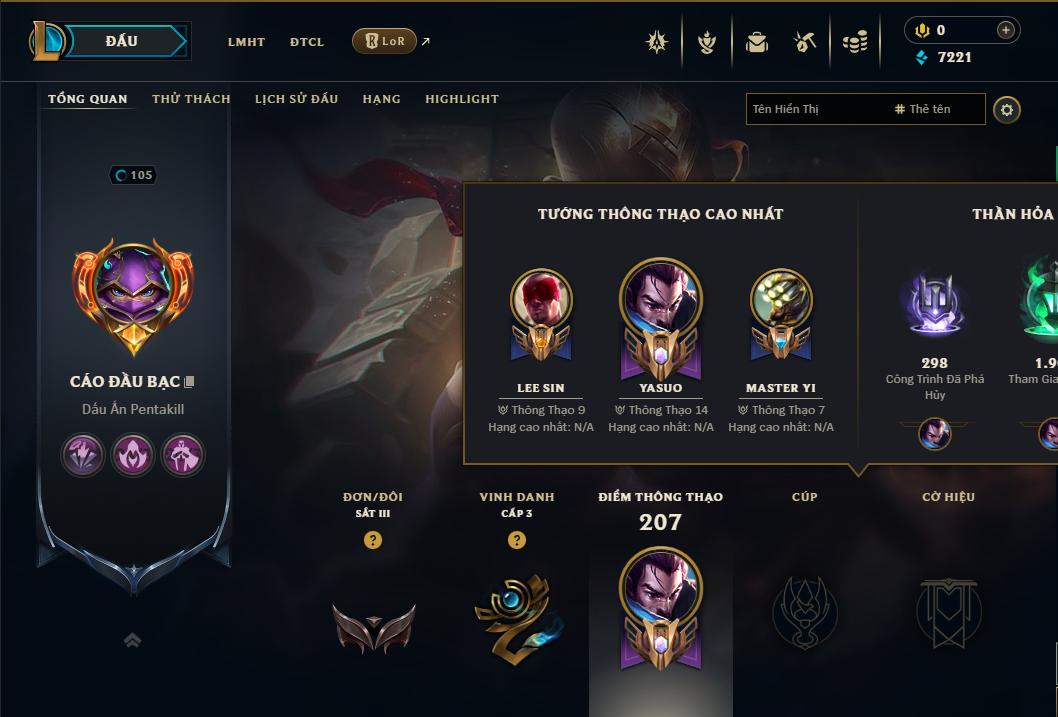
Task: Click the VINH DANH help question mark
Action: click(x=517, y=540)
